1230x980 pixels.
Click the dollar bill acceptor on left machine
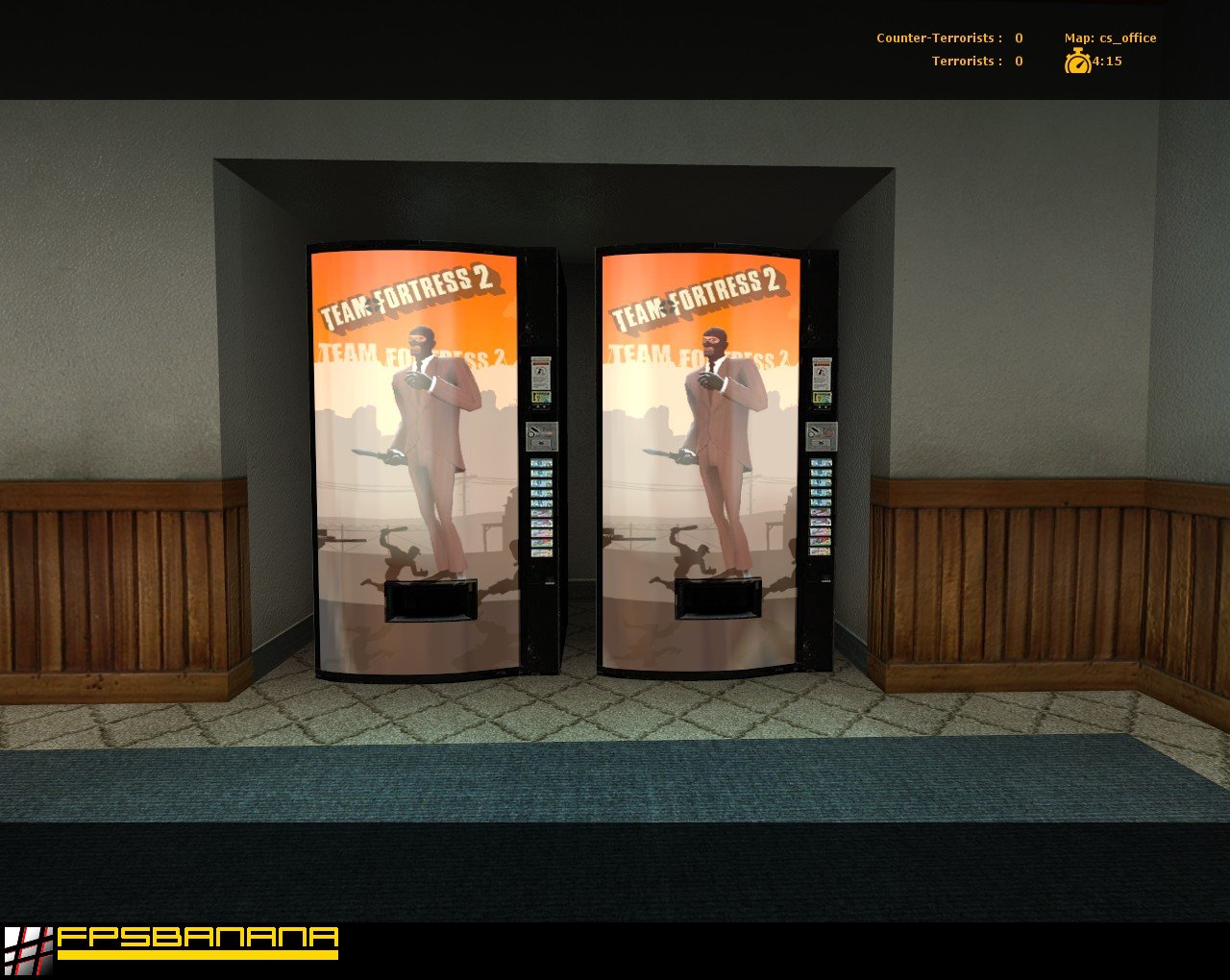[x=540, y=397]
